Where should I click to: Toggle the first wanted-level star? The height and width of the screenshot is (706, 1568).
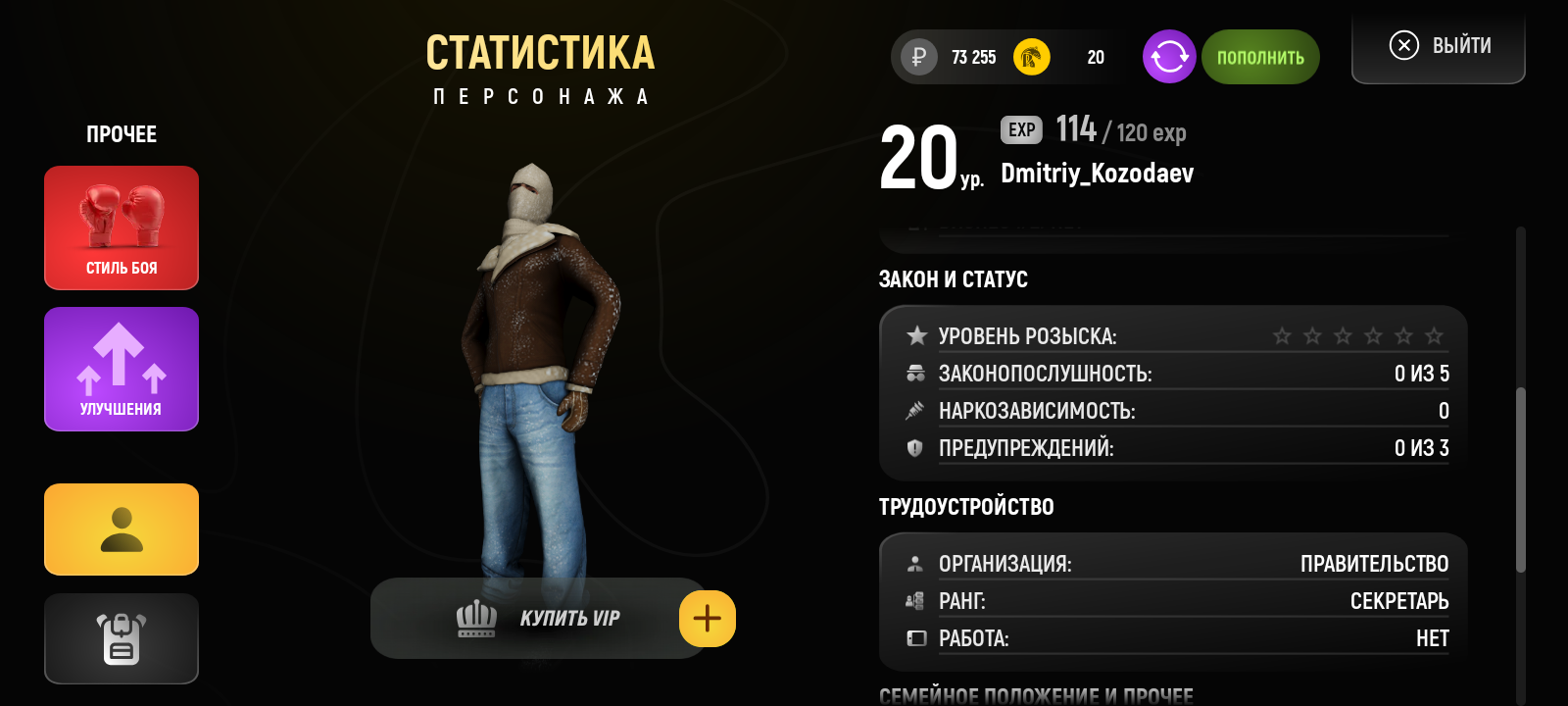pos(1282,334)
